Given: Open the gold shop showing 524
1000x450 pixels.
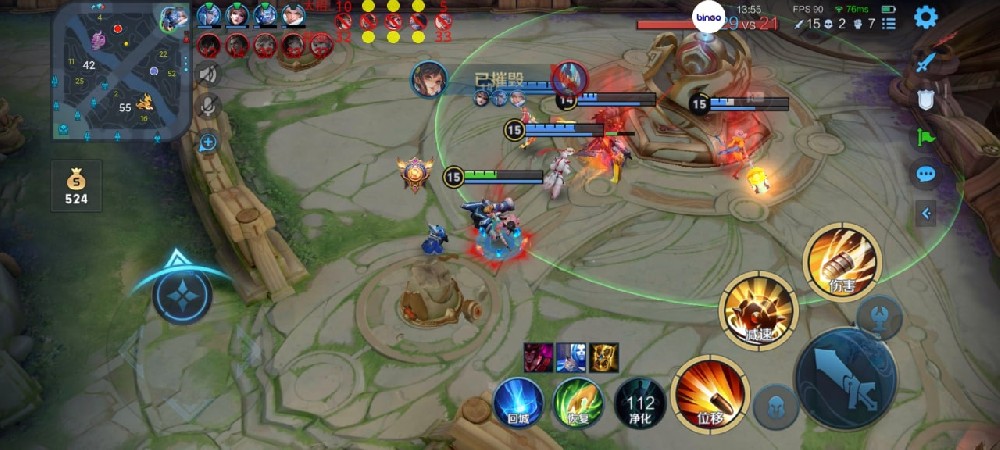Looking at the screenshot, I should [77, 187].
